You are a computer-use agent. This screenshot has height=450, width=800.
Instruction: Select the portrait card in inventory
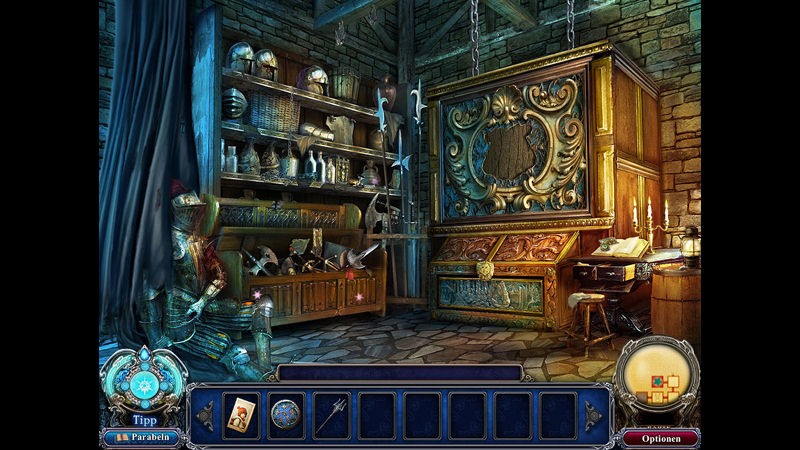[x=242, y=414]
